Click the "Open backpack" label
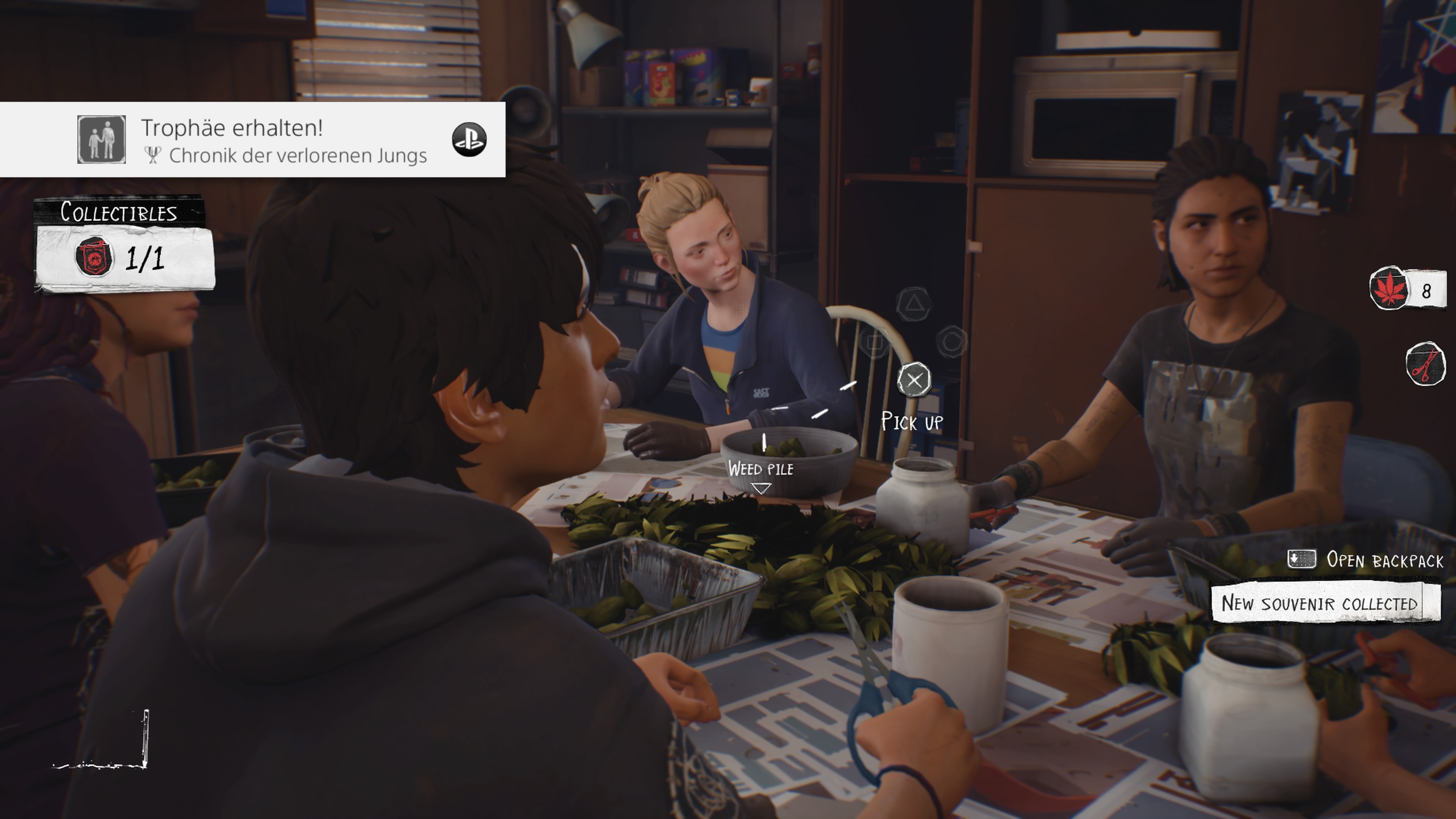Viewport: 1456px width, 819px height. click(x=1384, y=560)
